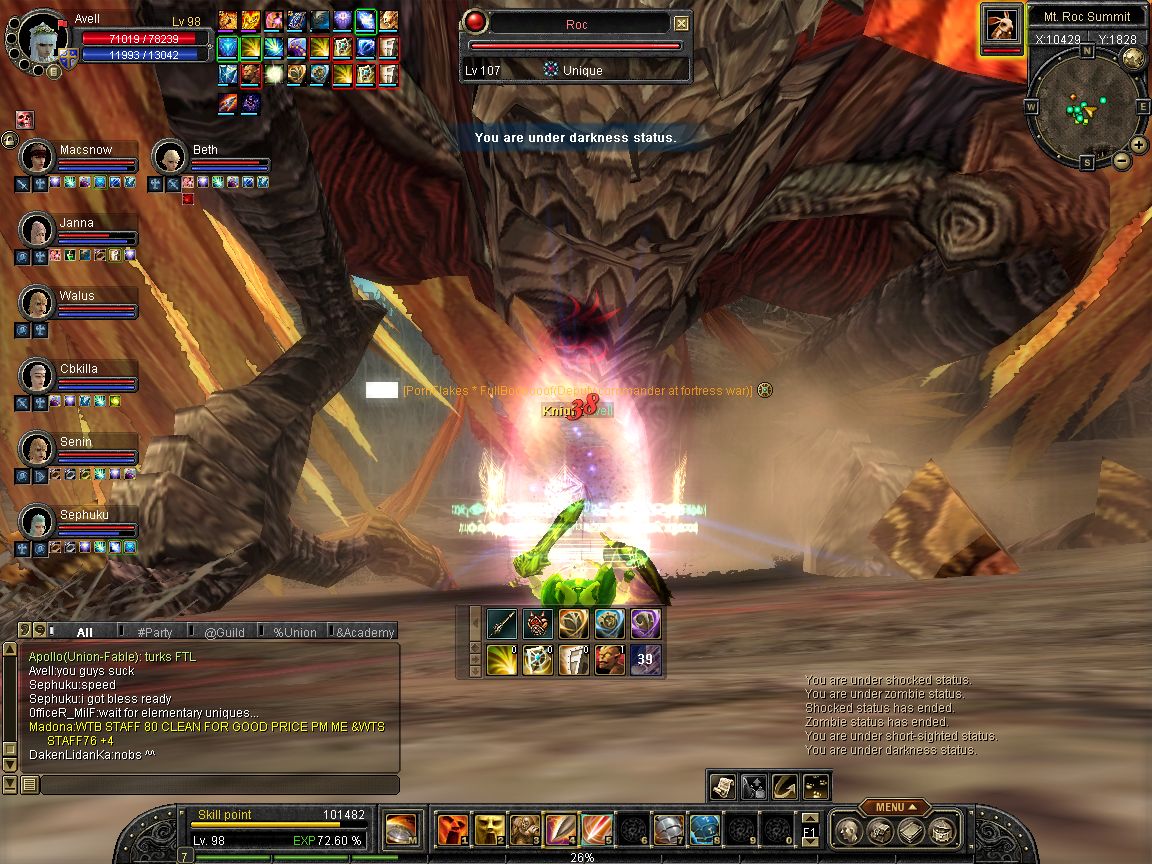1152x864 pixels.
Task: Select the All chat tab
Action: tap(85, 632)
